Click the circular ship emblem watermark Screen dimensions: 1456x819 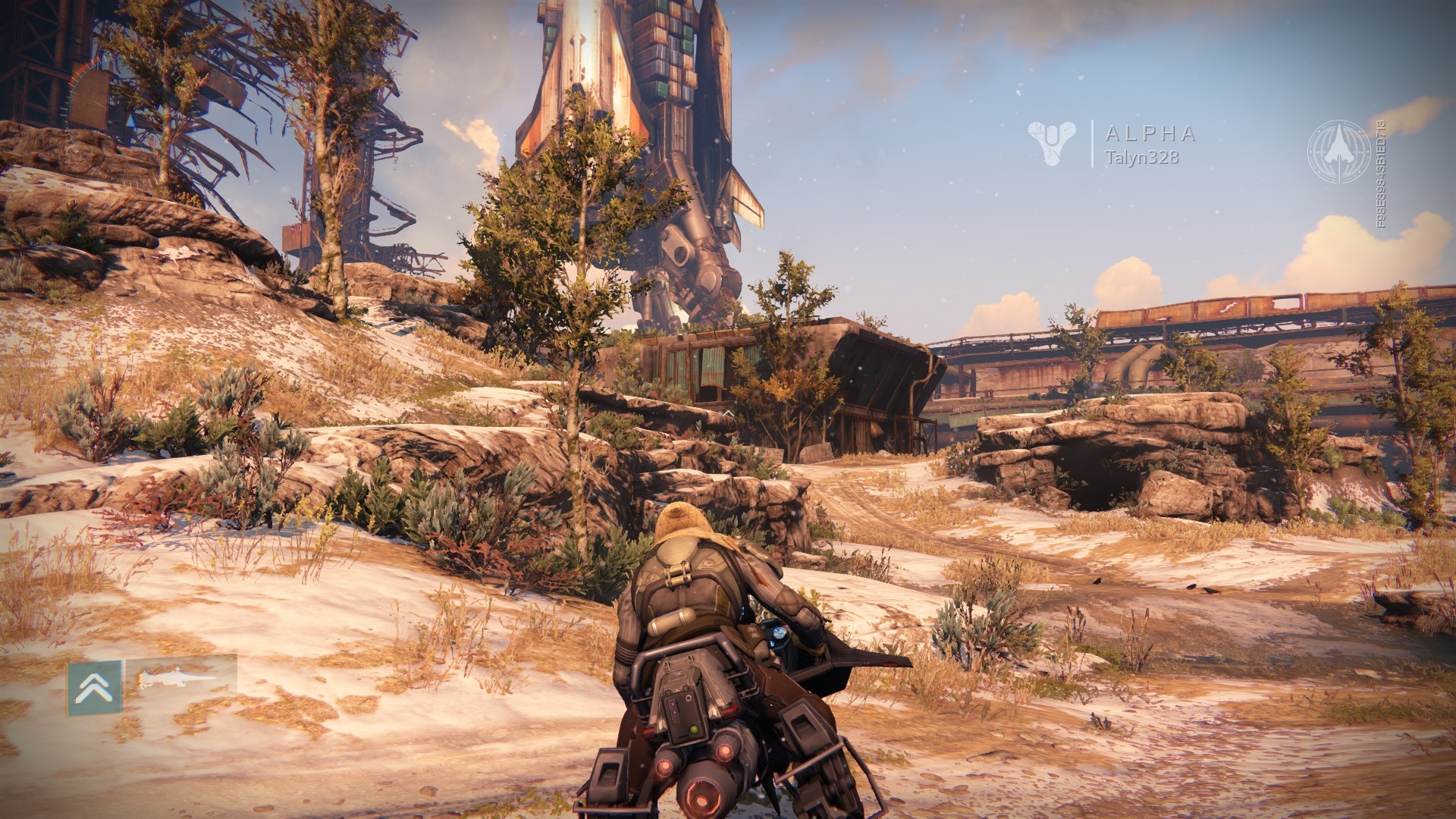point(1340,152)
